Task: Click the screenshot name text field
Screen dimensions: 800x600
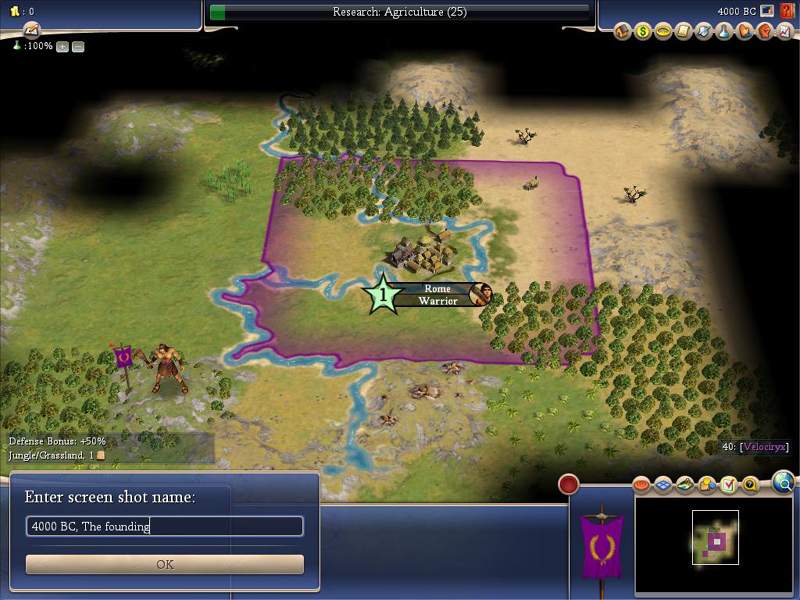Action: tap(165, 526)
